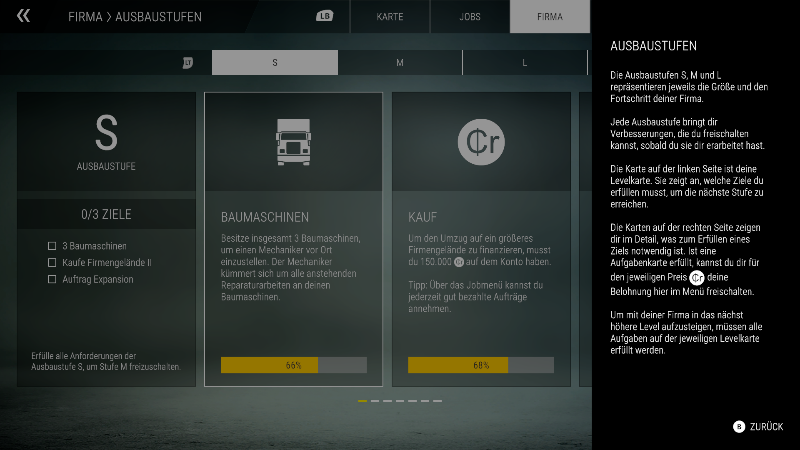Open the Kauf goal card
The image size is (800, 450).
click(481, 239)
